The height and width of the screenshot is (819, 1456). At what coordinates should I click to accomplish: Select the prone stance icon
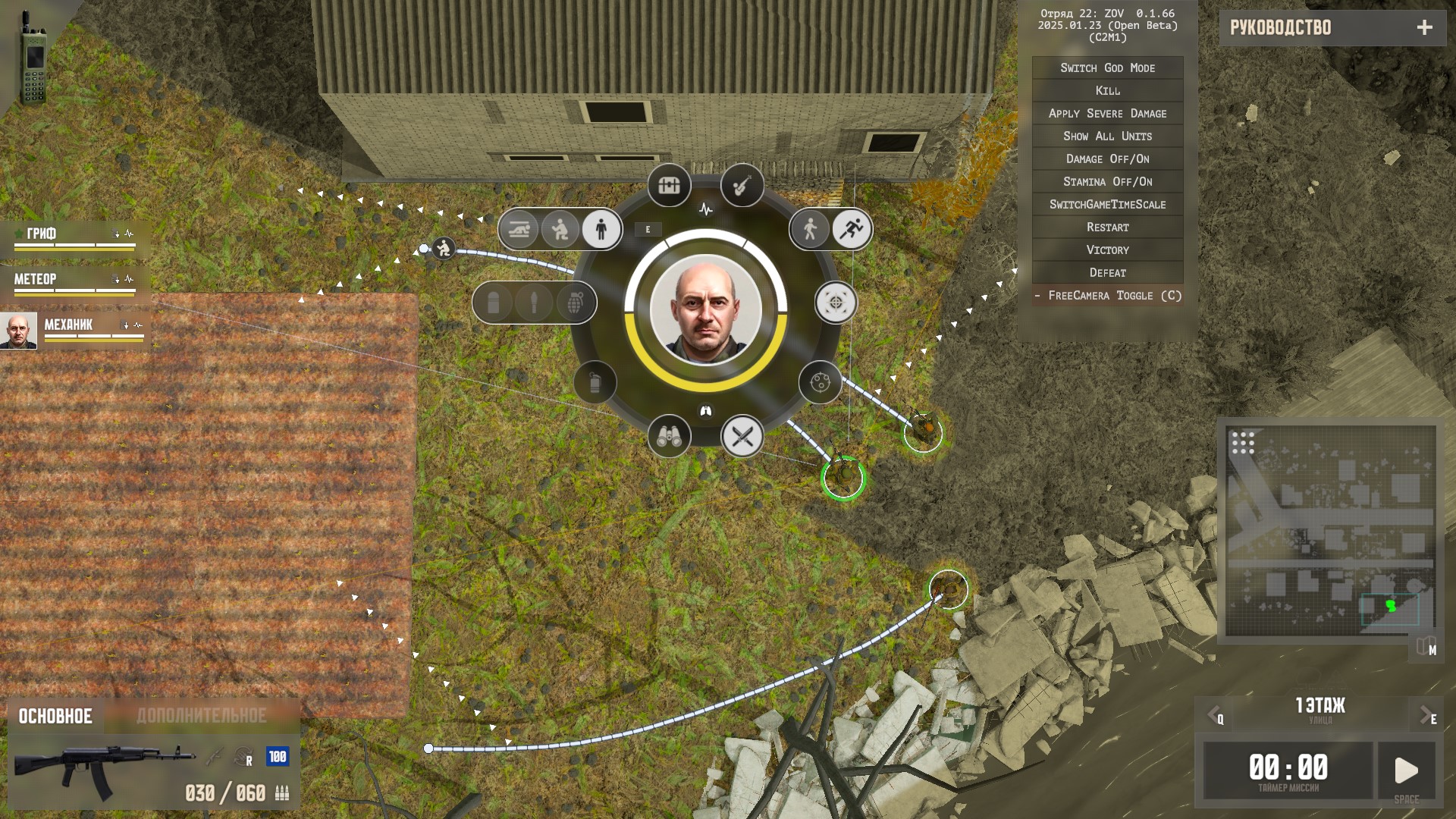click(x=519, y=229)
